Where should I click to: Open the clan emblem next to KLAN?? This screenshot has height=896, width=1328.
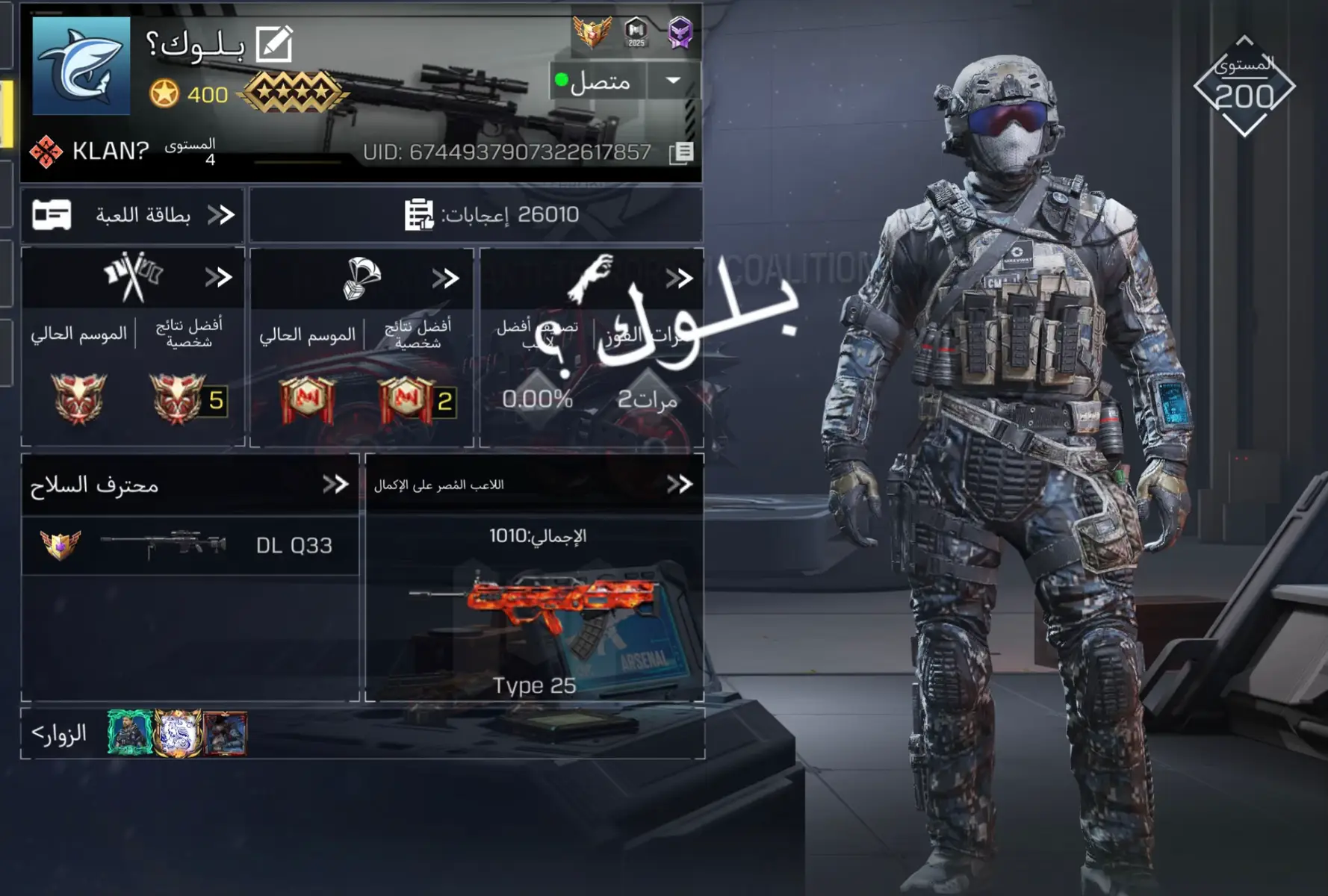(46, 152)
